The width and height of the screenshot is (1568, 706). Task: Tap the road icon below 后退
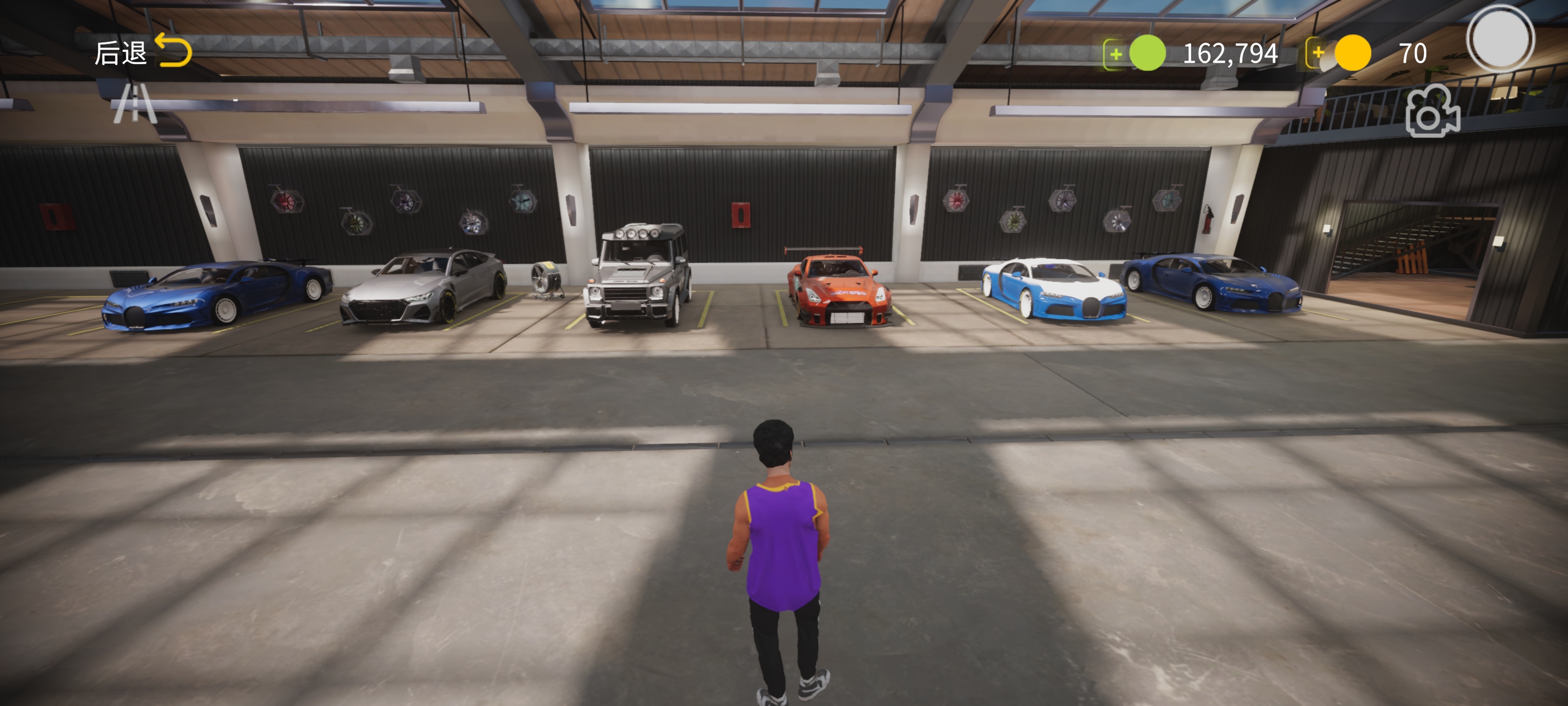coord(135,103)
